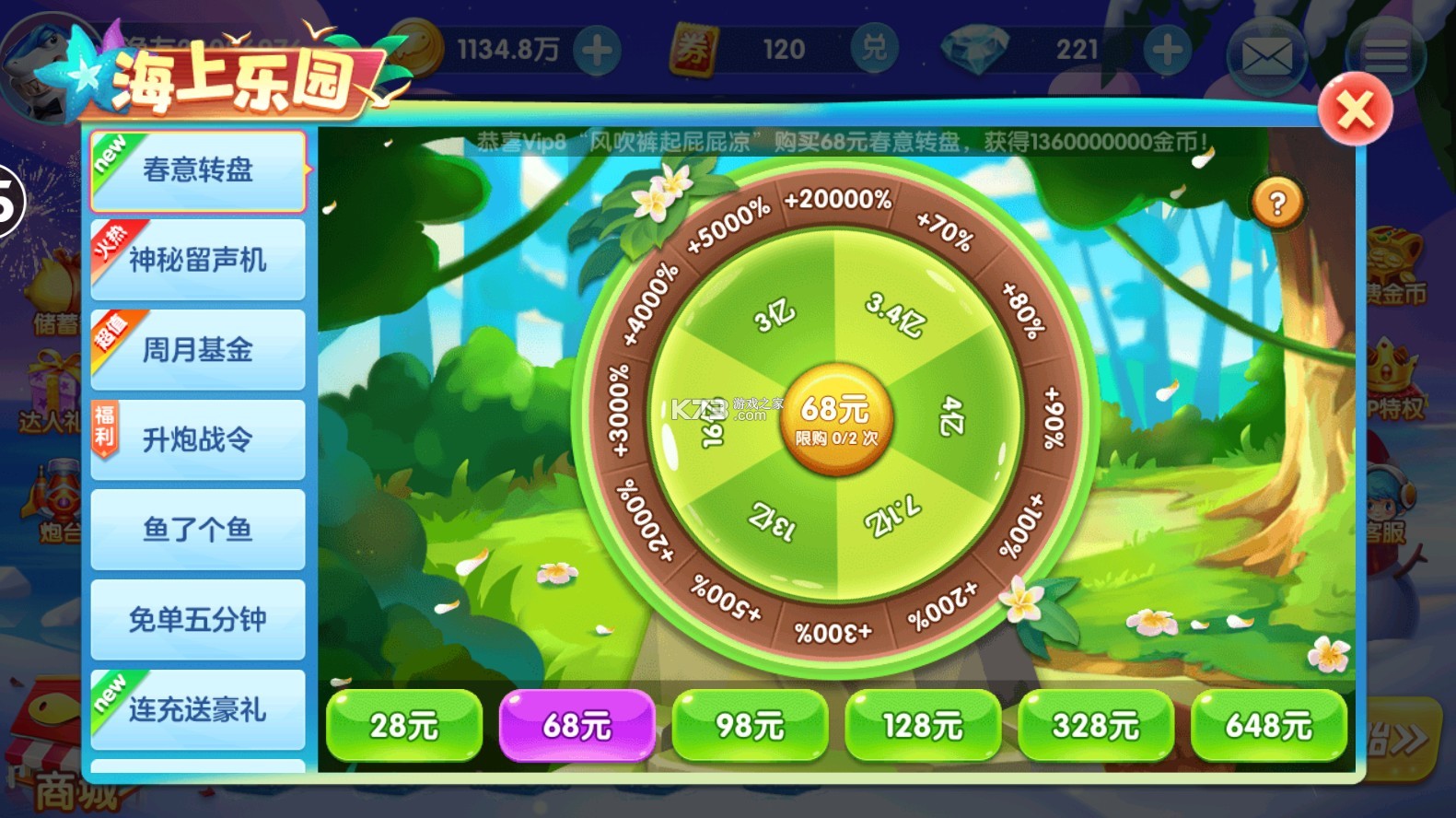Pick the 98元 wheel tier
Image resolution: width=1456 pixels, height=818 pixels.
coord(750,726)
